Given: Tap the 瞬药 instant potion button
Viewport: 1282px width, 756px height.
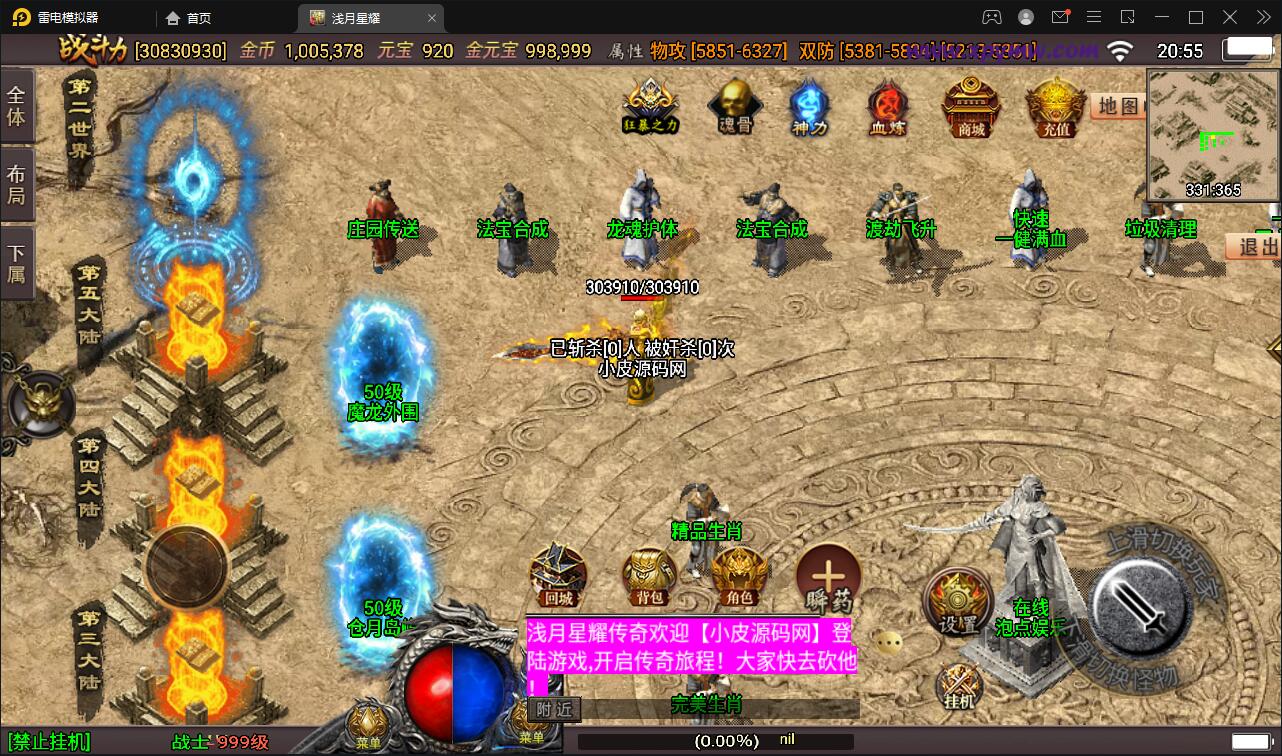Looking at the screenshot, I should click(x=829, y=577).
